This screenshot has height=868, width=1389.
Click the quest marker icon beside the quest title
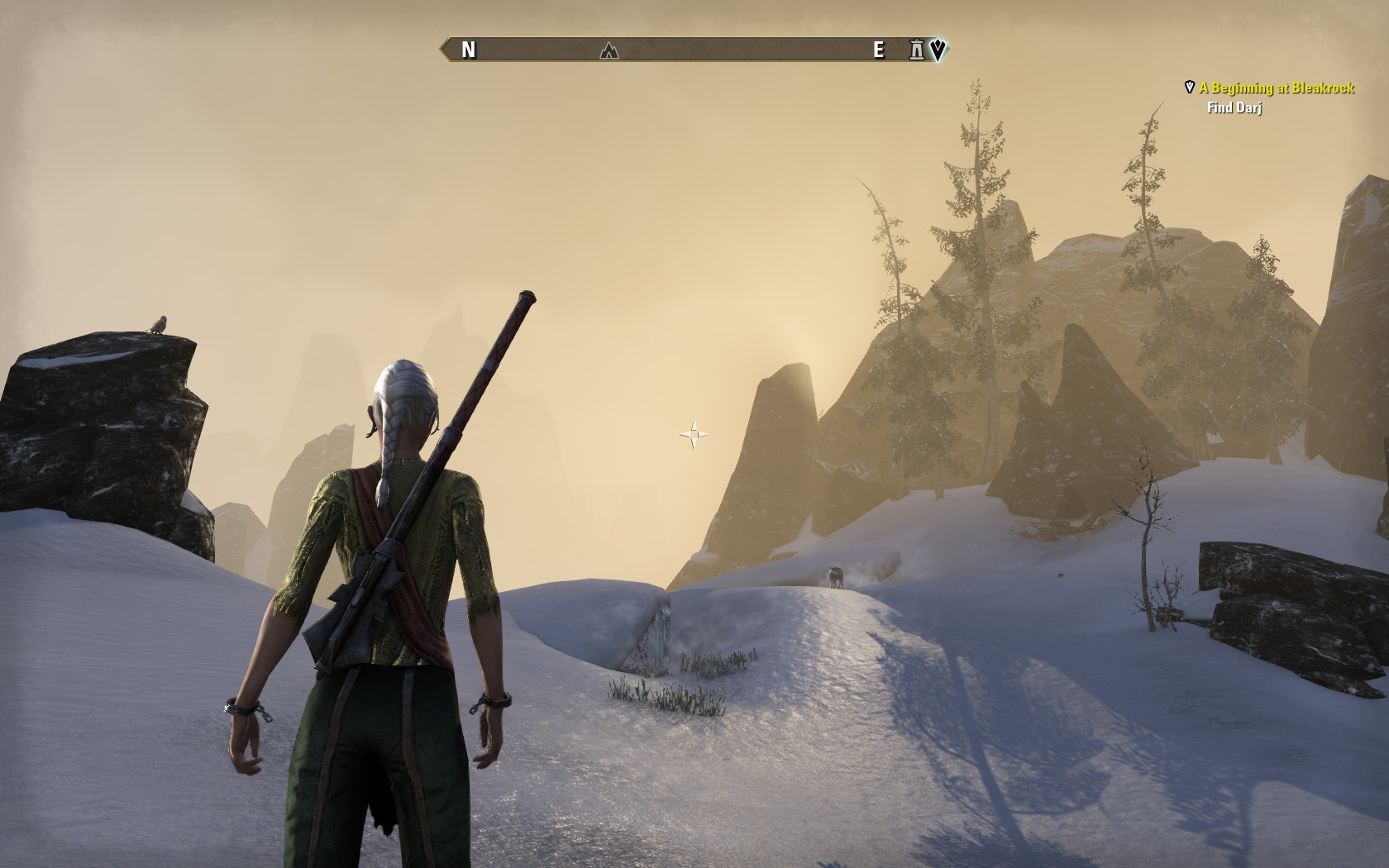pos(1190,87)
